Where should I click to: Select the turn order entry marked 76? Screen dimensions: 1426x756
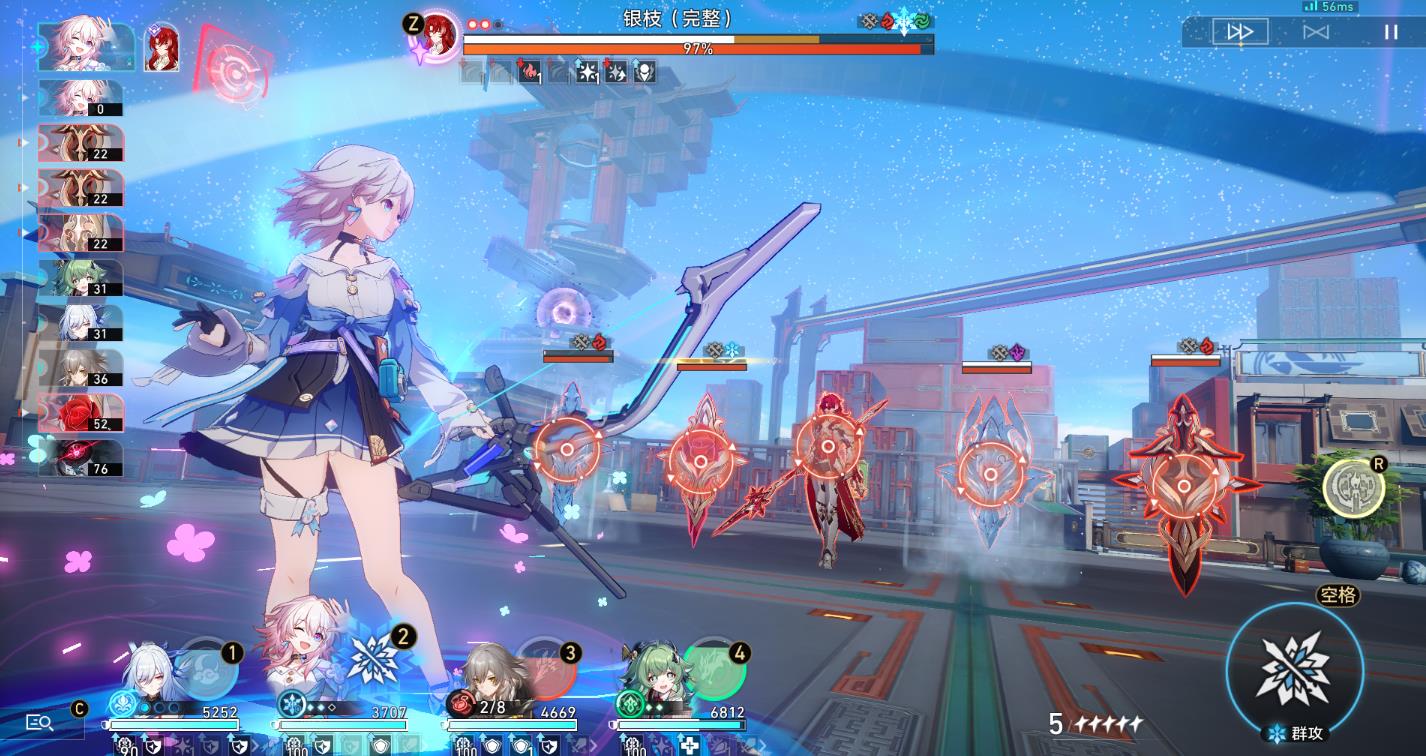tap(80, 457)
